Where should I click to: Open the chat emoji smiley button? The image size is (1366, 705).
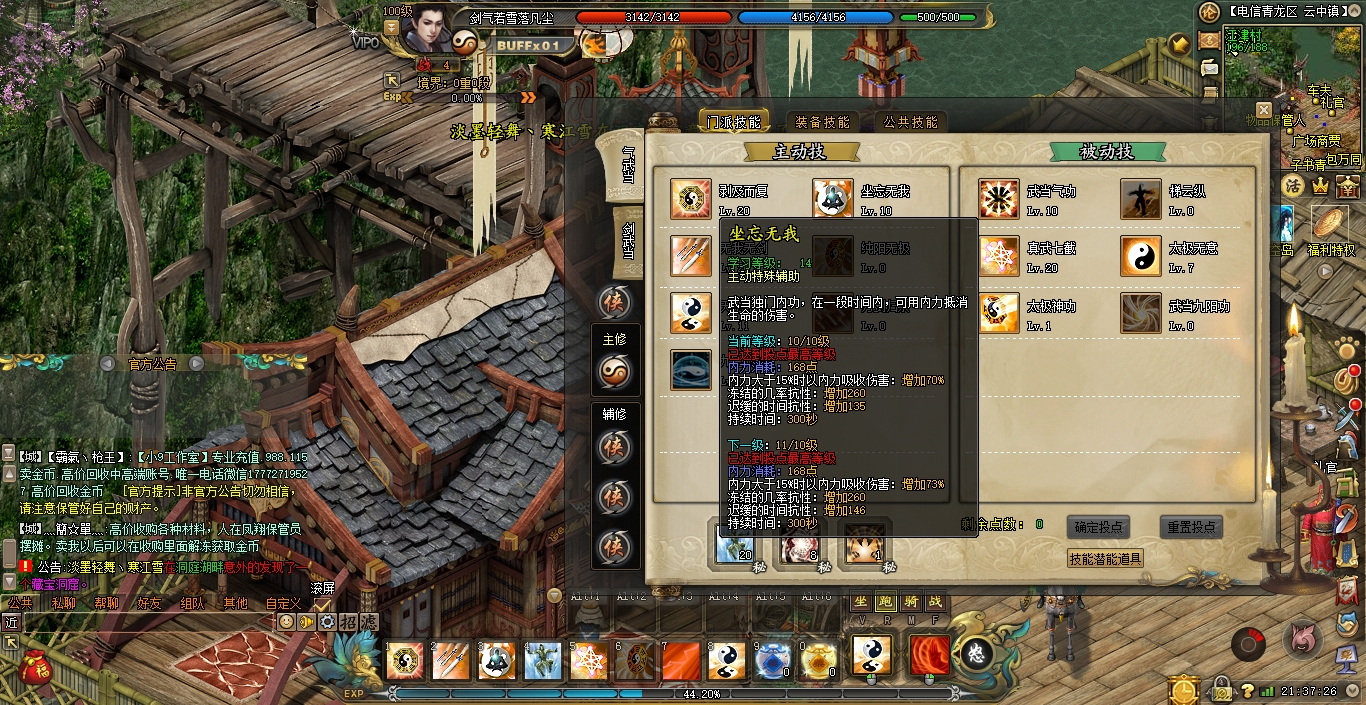click(287, 621)
